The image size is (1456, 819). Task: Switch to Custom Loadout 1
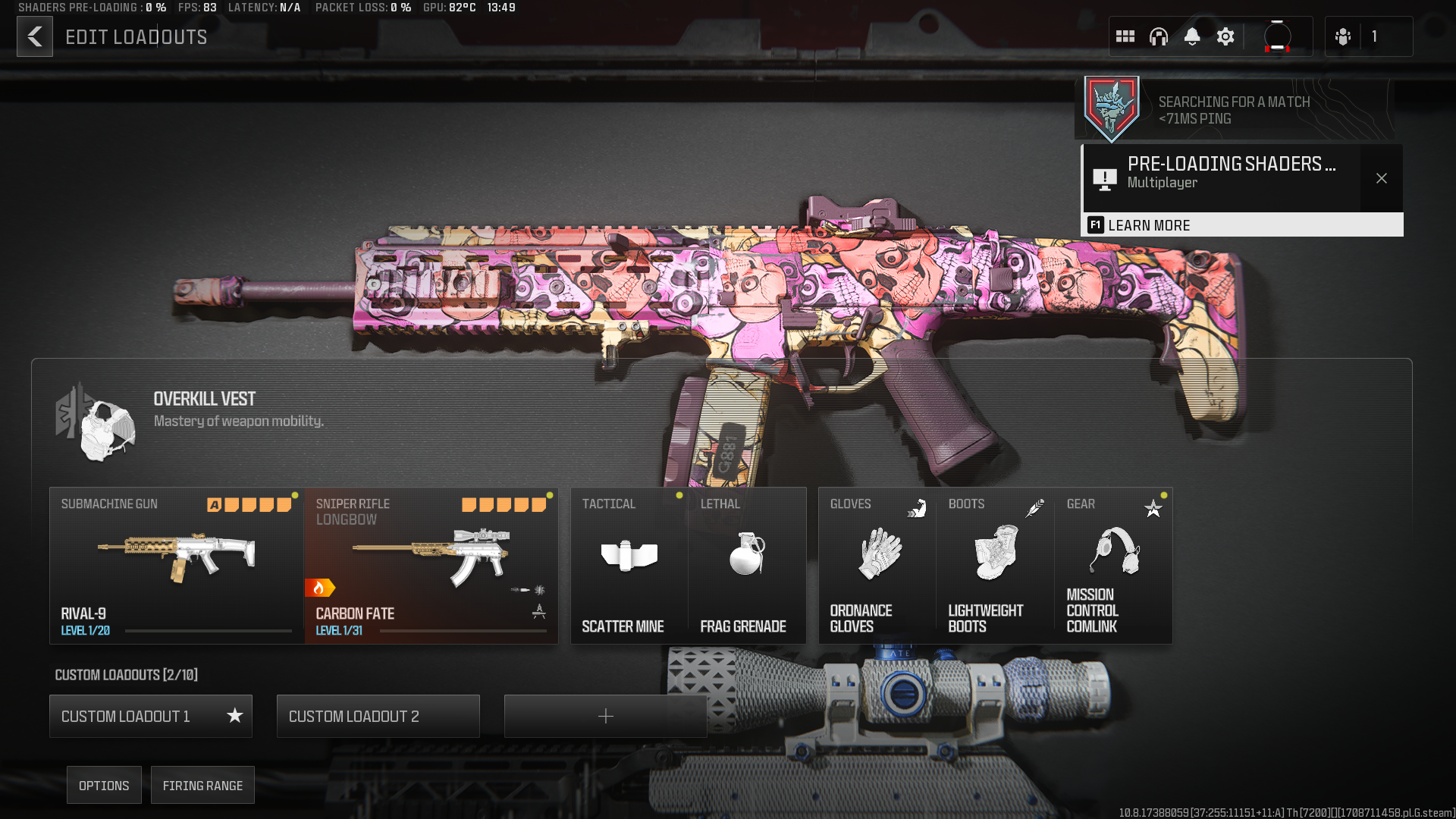pyautogui.click(x=150, y=716)
